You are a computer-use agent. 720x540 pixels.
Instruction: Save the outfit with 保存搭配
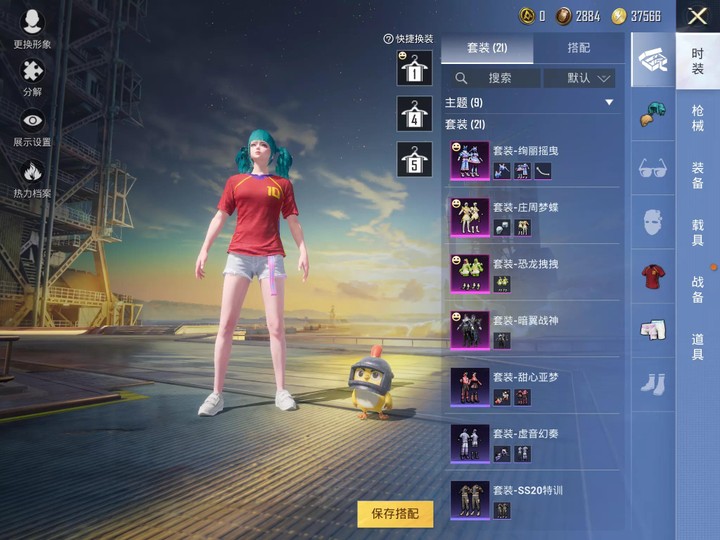point(395,514)
